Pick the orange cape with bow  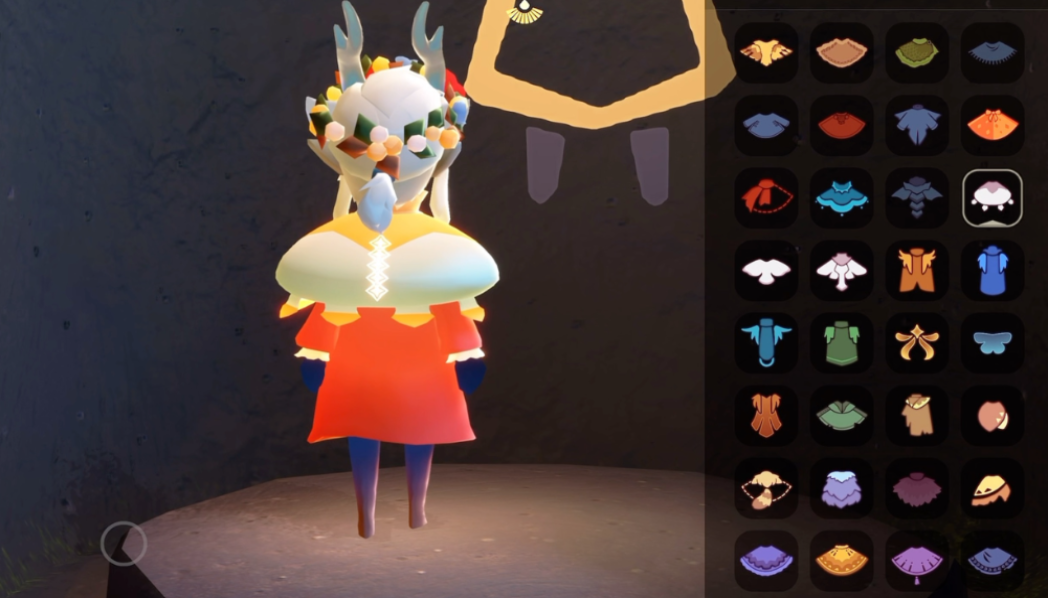992,125
